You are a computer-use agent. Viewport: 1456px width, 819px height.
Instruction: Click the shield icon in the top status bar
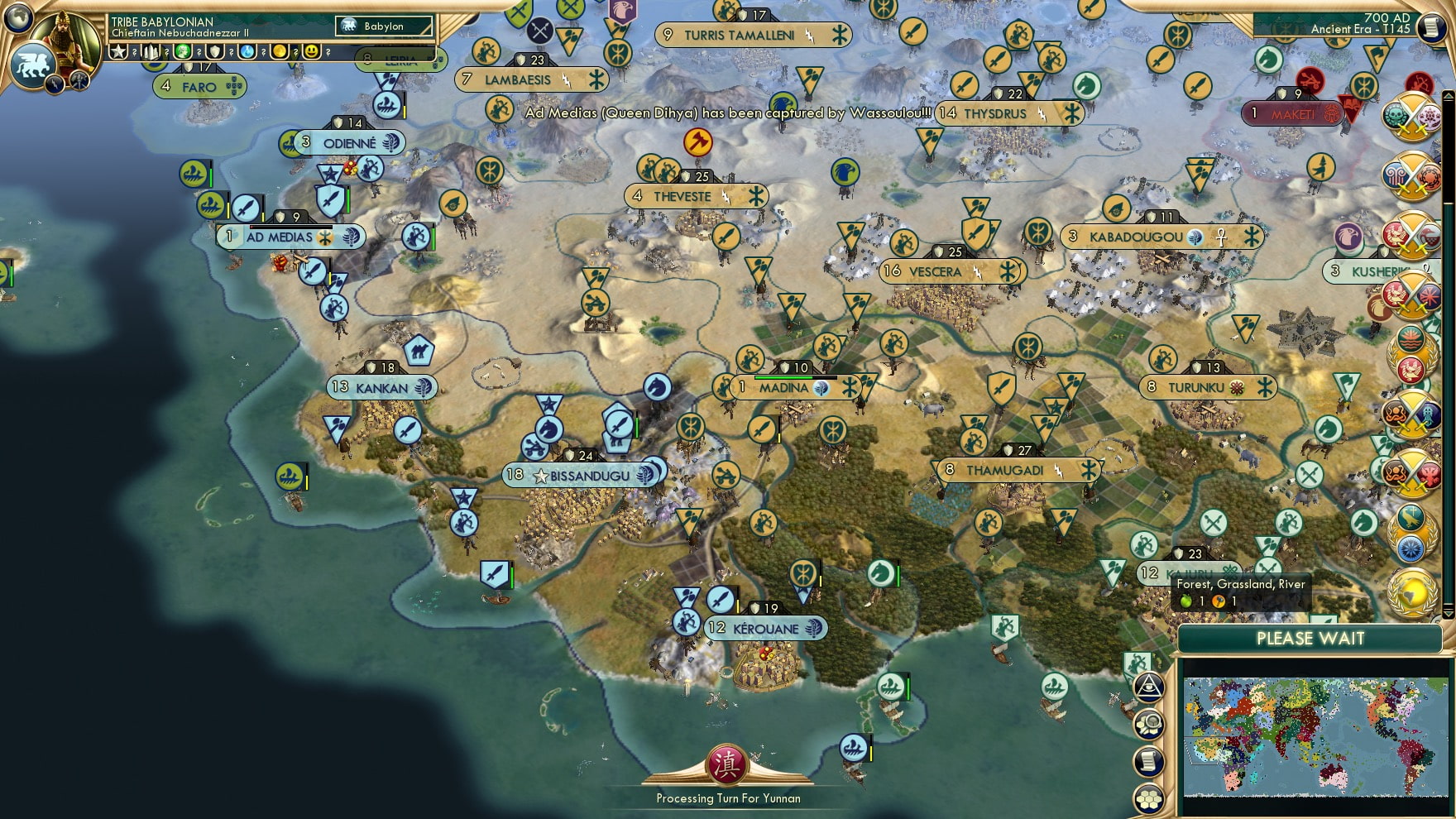(215, 51)
